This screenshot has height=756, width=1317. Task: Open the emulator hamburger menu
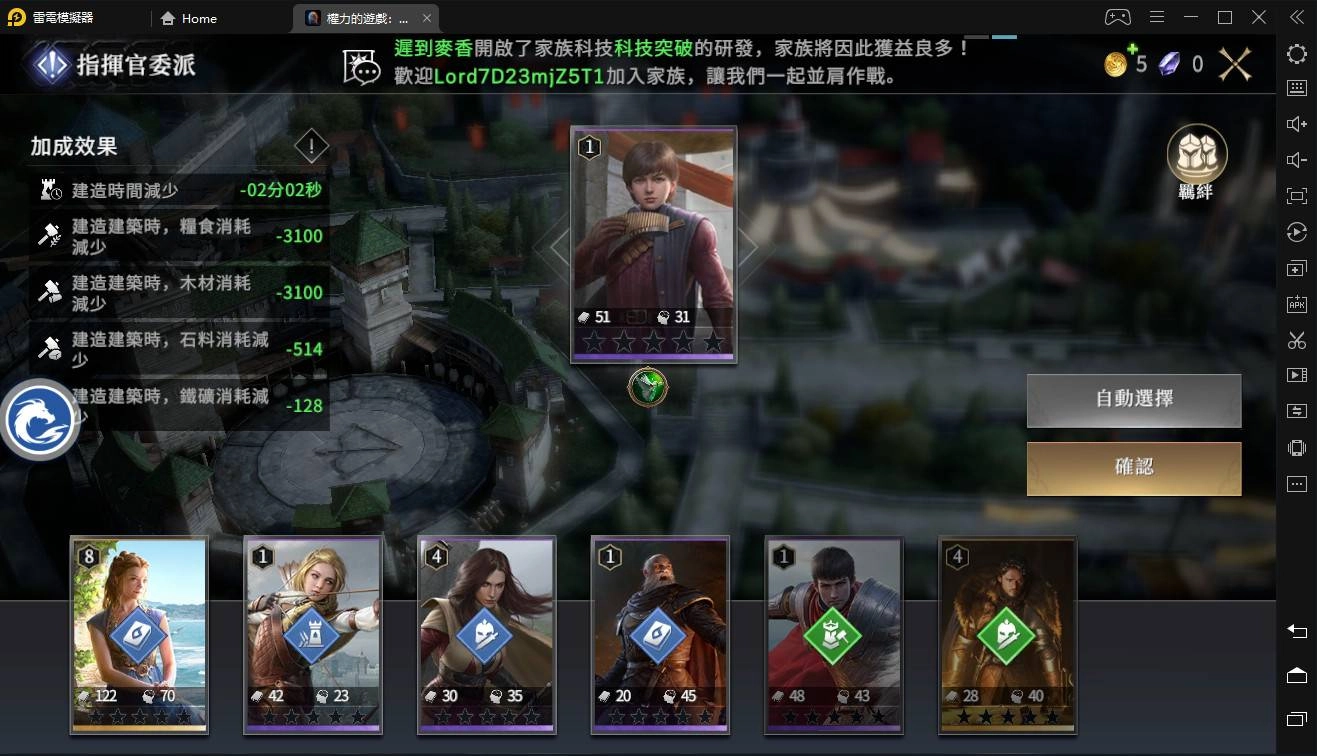click(x=1157, y=17)
